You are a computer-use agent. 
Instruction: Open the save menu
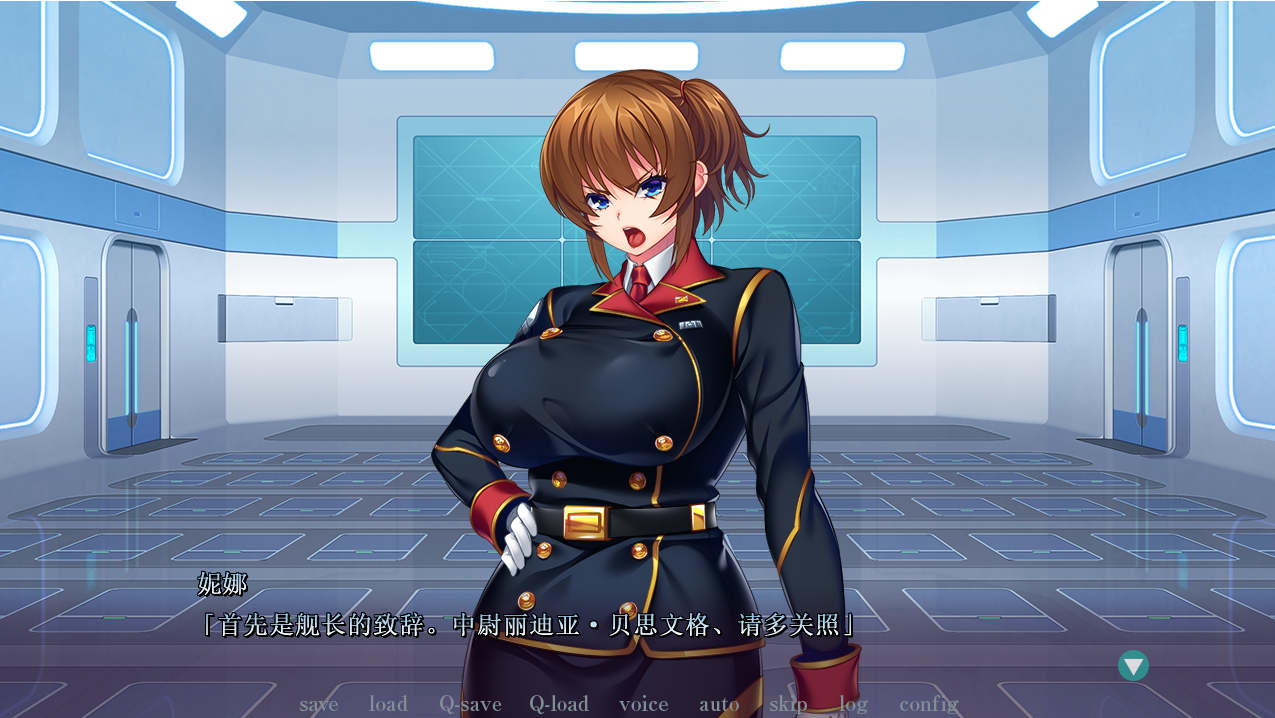(x=318, y=704)
